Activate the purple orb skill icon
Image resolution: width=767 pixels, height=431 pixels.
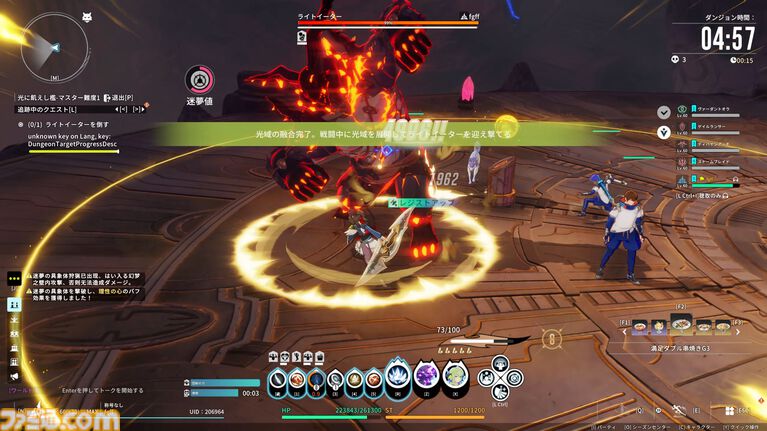pyautogui.click(x=426, y=376)
